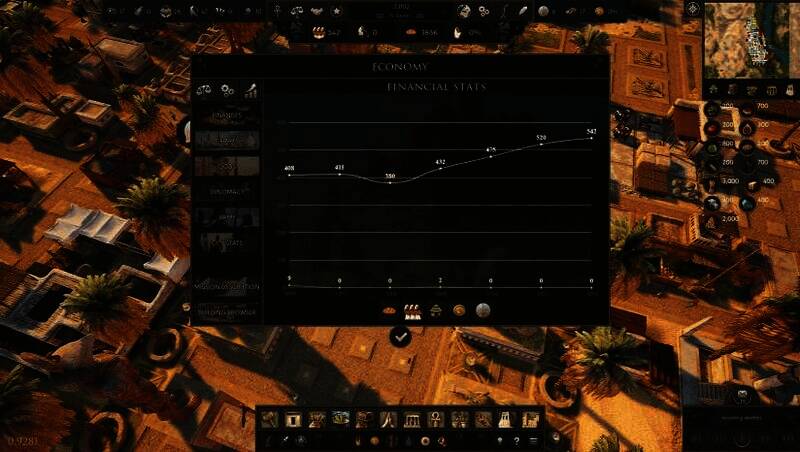Choose the columned temple building category
The image size is (800, 452).
point(413,419)
